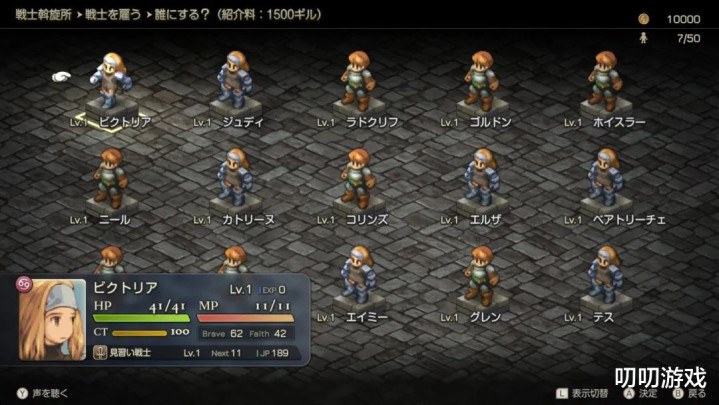Pick the soldier ラドクリフ
Image resolution: width=719 pixels, height=405 pixels.
(357, 80)
